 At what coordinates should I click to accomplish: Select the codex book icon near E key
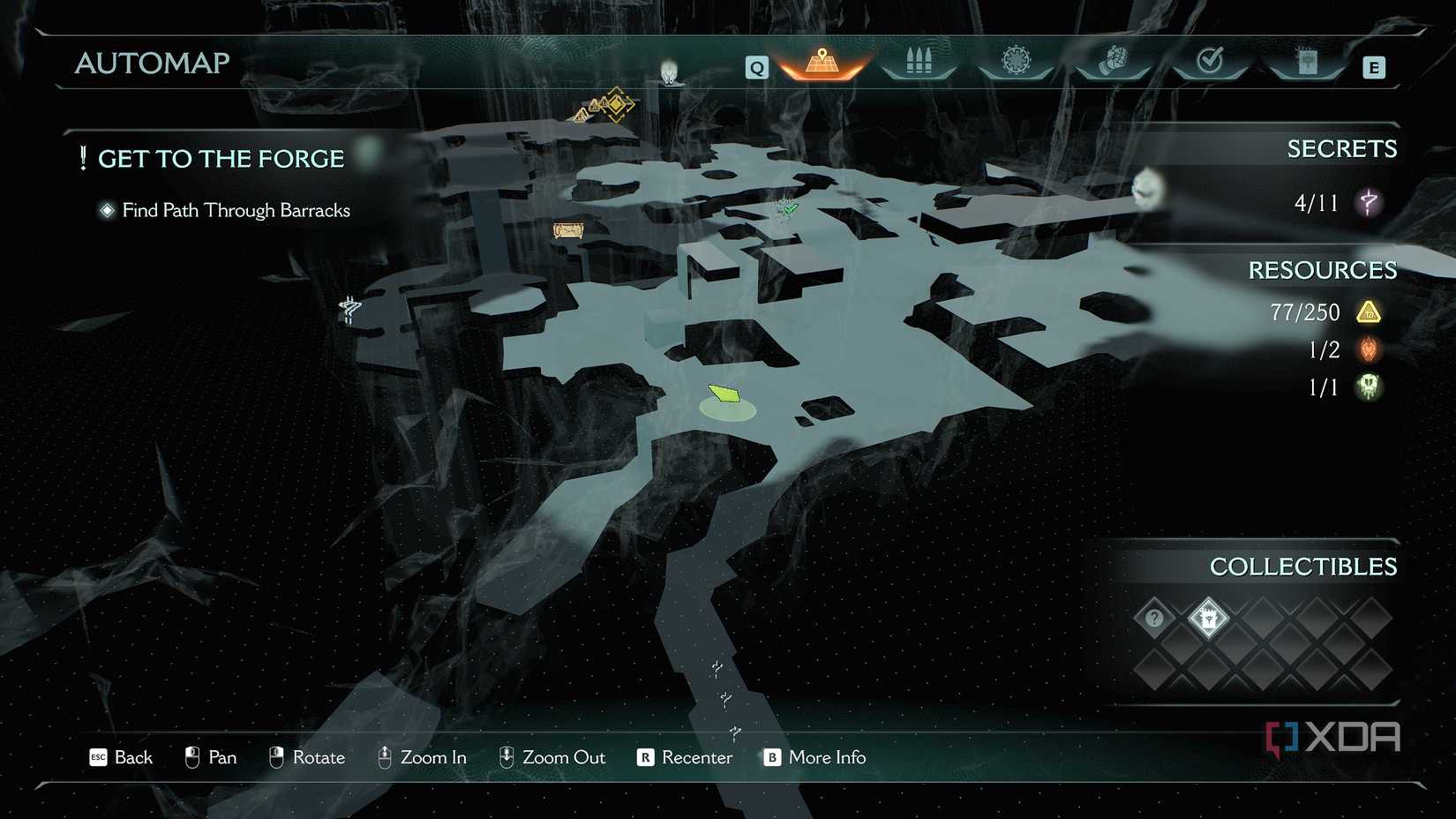pos(1307,64)
